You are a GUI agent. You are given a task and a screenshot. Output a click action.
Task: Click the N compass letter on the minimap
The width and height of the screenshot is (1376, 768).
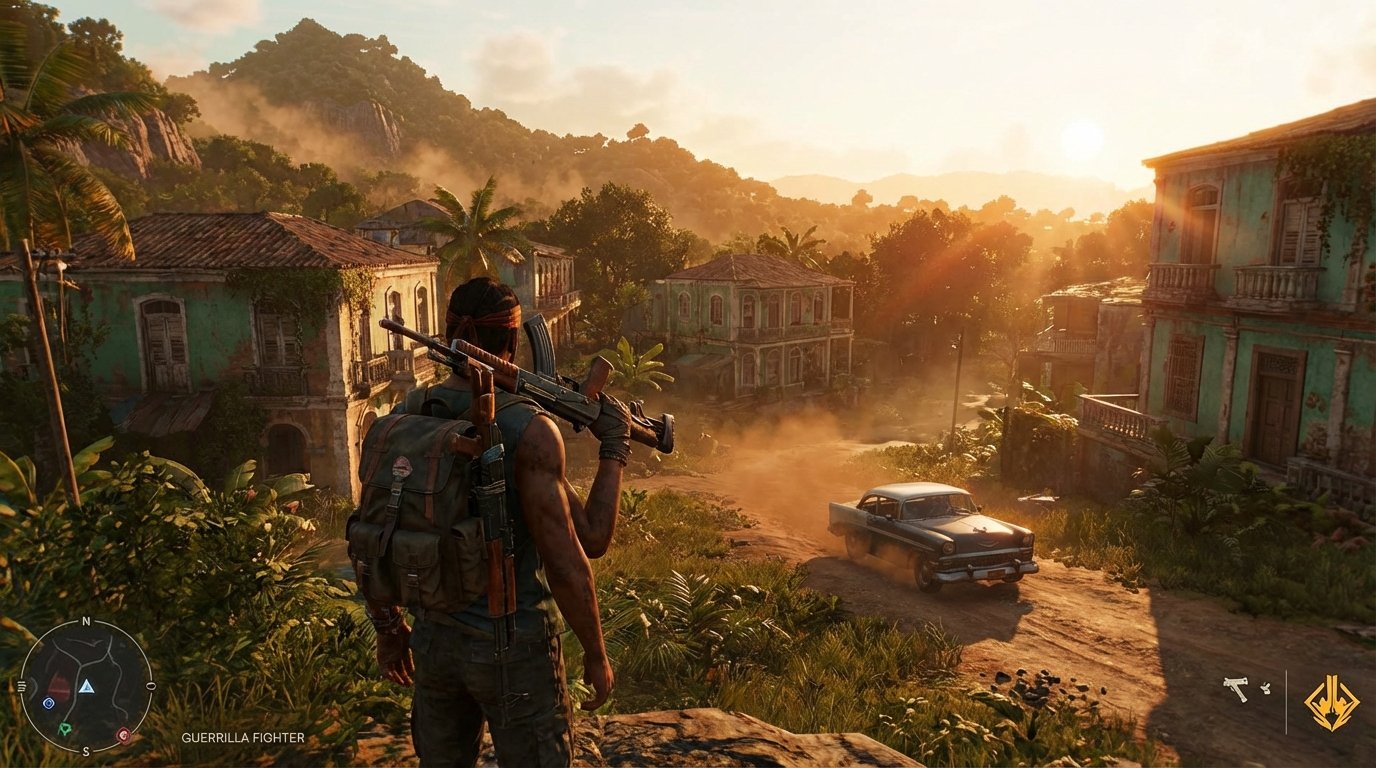(x=86, y=621)
